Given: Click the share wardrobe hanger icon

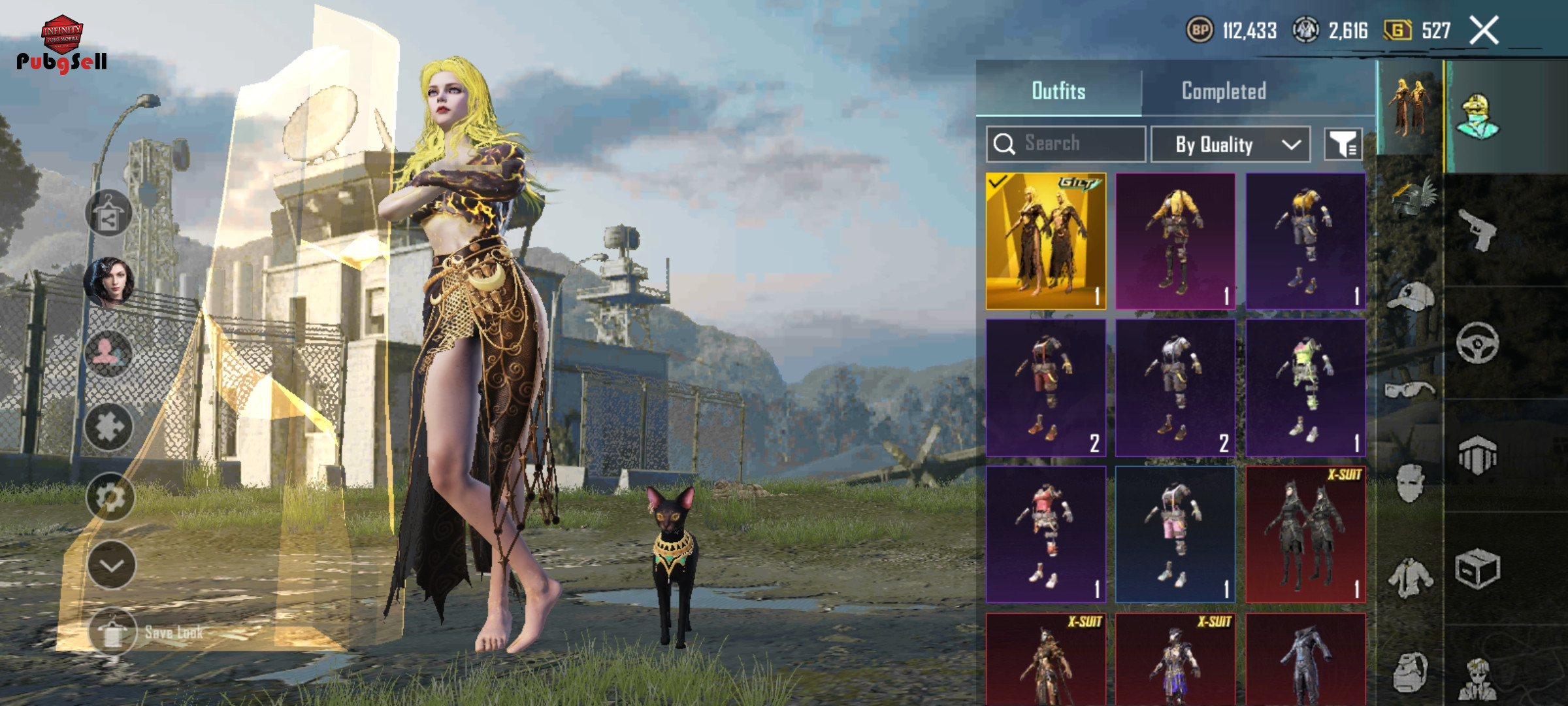Looking at the screenshot, I should pyautogui.click(x=108, y=214).
